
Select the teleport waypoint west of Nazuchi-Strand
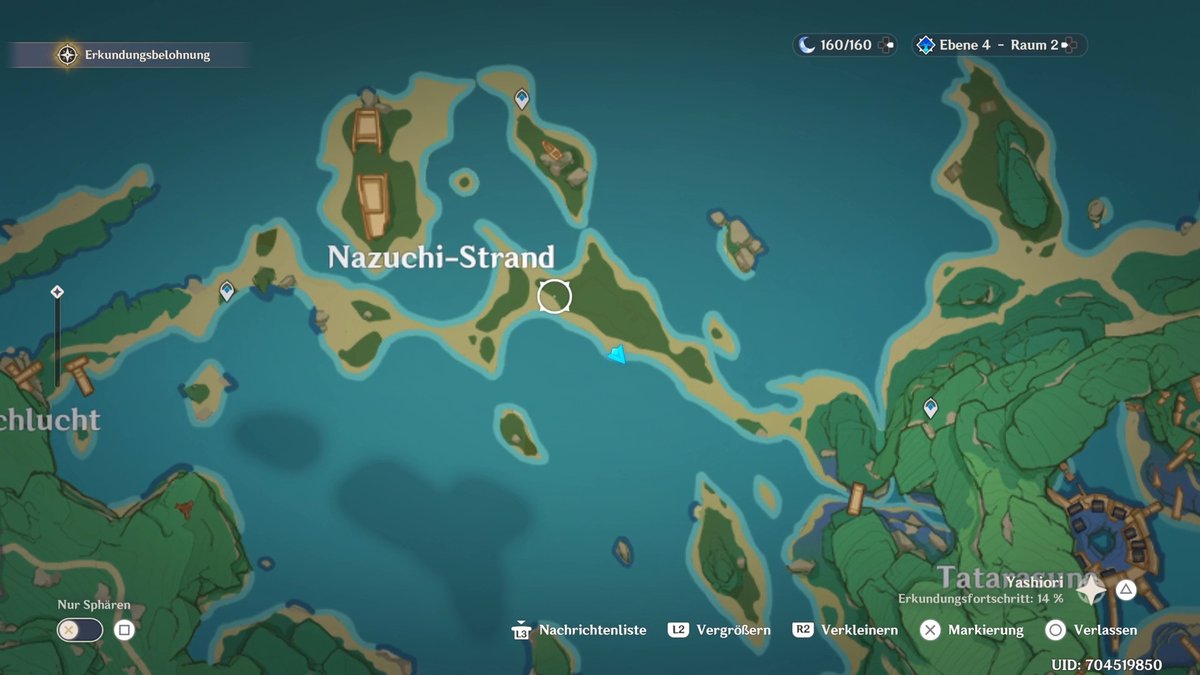point(227,290)
